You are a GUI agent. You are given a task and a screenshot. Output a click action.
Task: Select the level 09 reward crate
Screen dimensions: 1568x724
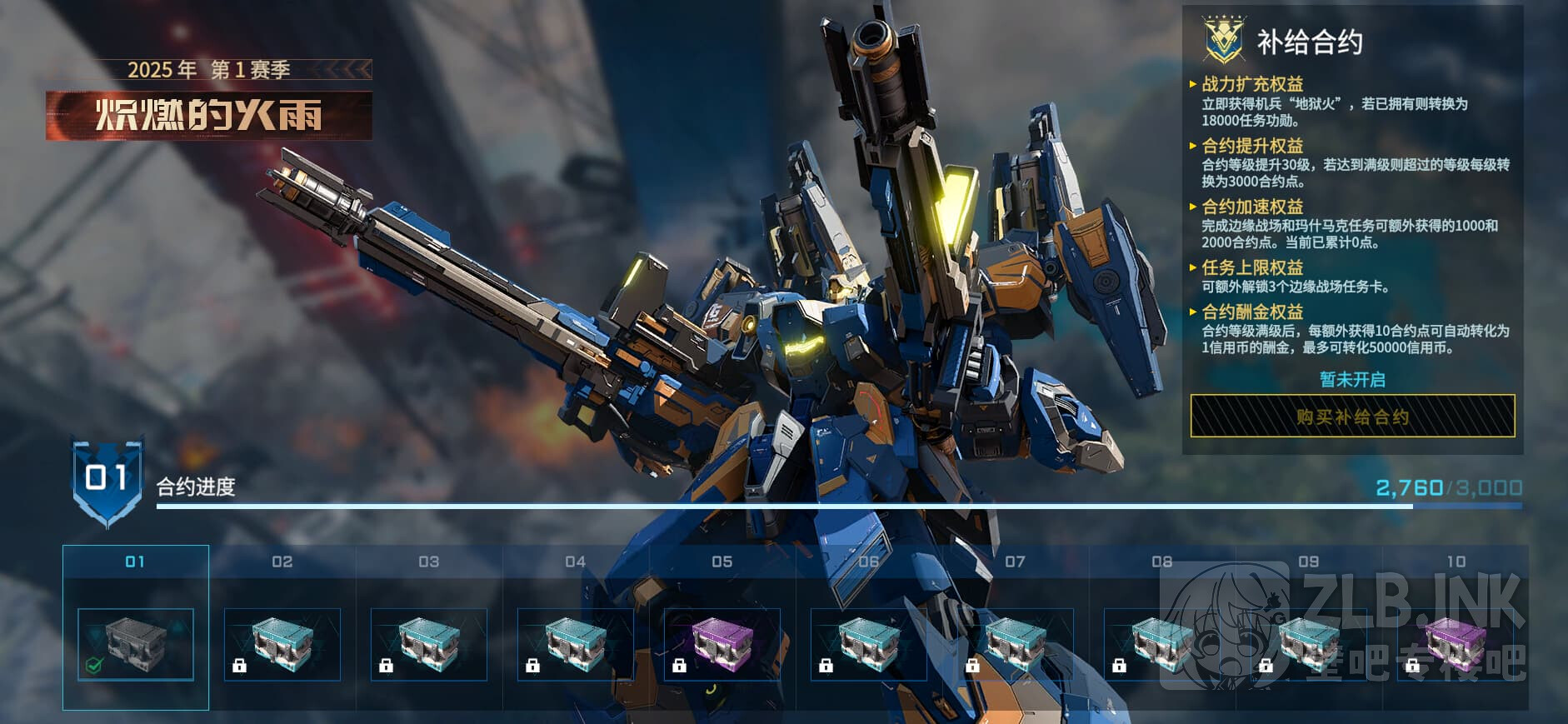click(x=1309, y=644)
